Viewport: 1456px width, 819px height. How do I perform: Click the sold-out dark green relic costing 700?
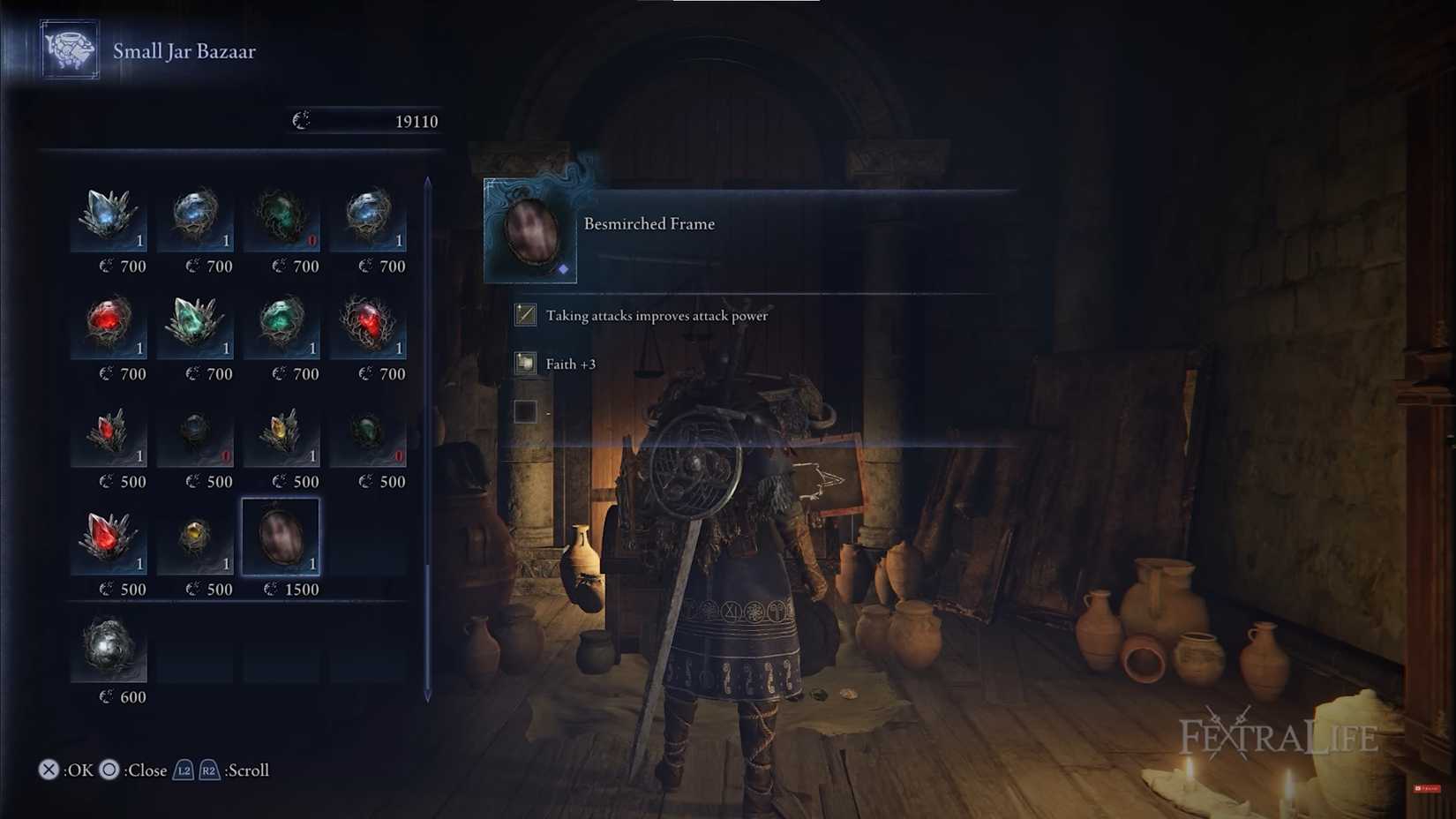(x=281, y=214)
